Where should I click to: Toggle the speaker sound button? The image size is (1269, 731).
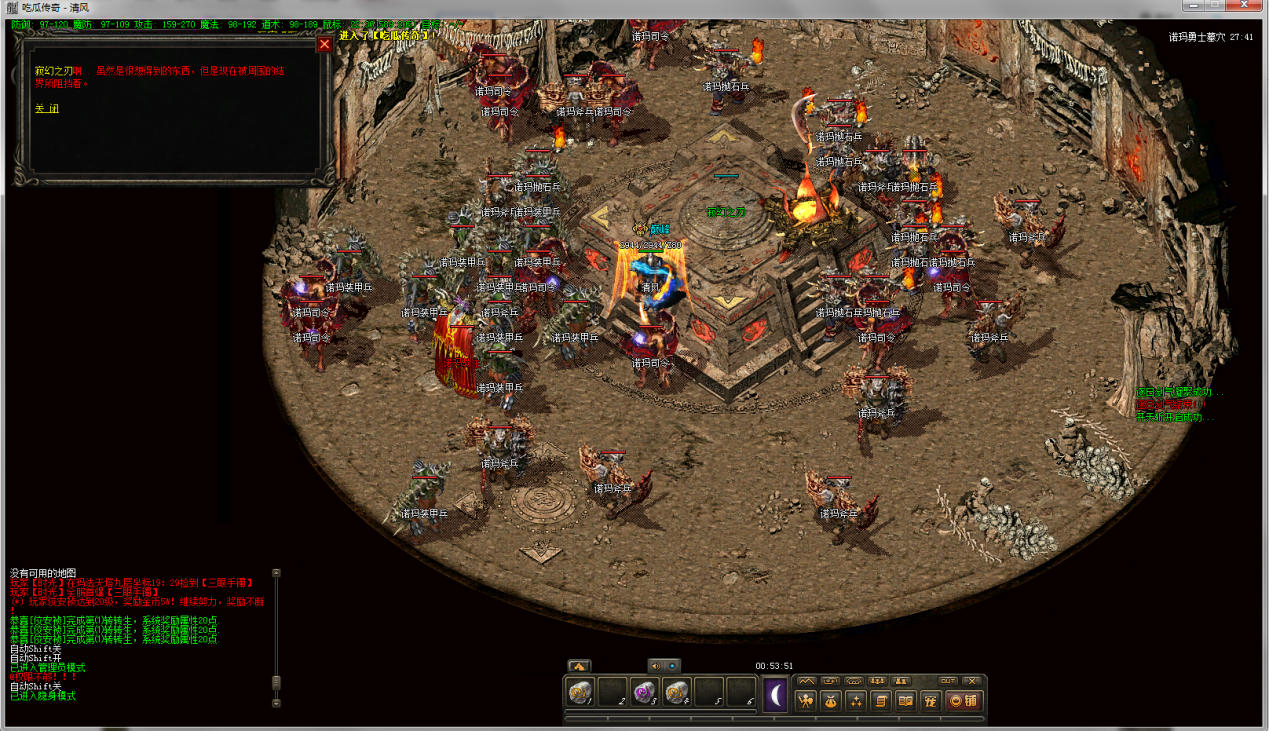tap(656, 665)
